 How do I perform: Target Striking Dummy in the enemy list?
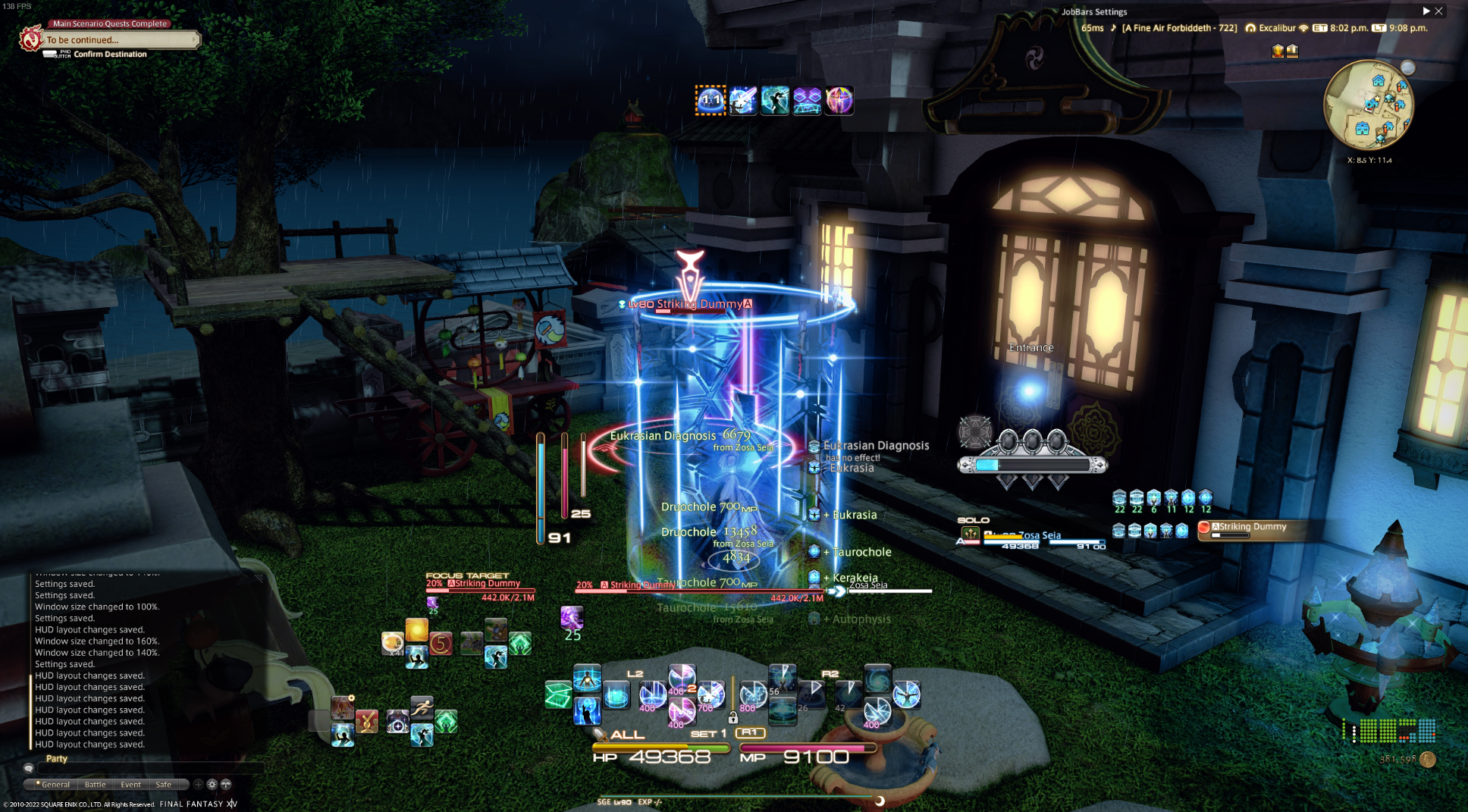[1251, 528]
